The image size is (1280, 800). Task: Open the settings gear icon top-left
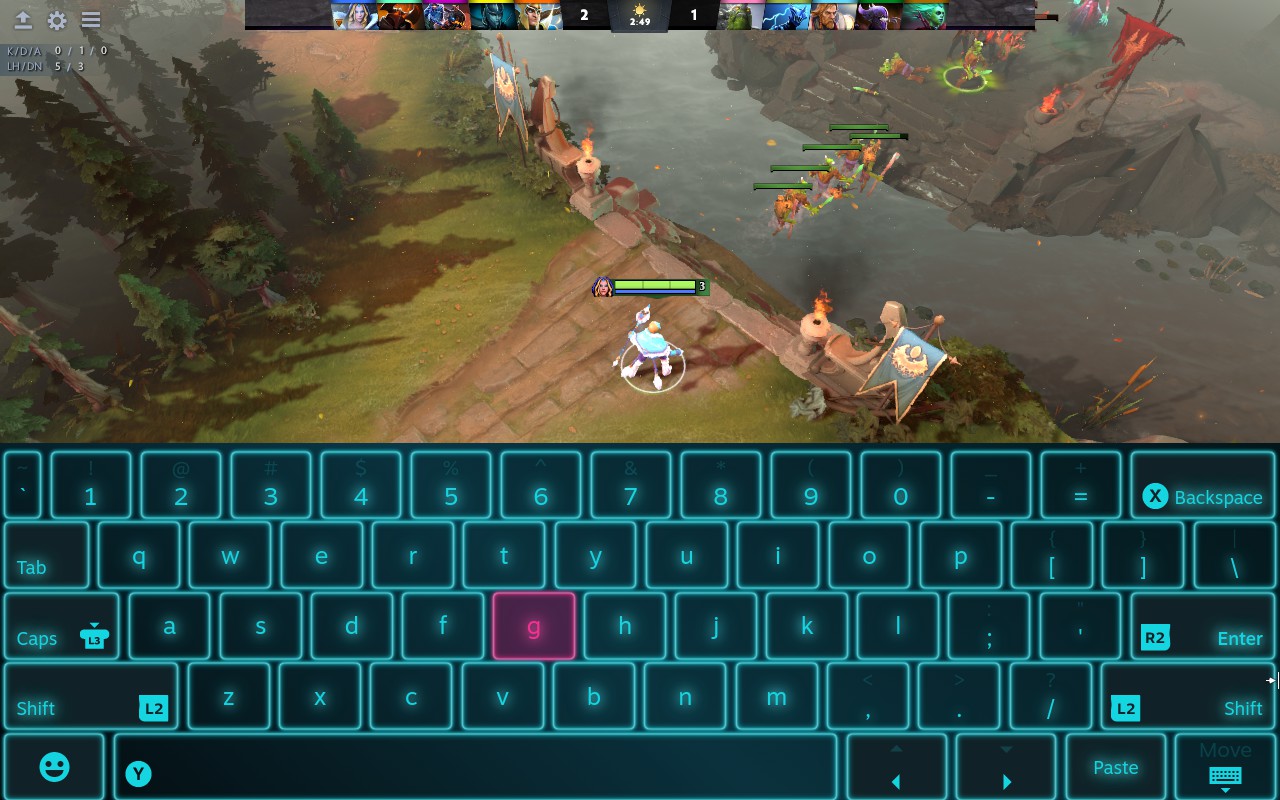(57, 18)
